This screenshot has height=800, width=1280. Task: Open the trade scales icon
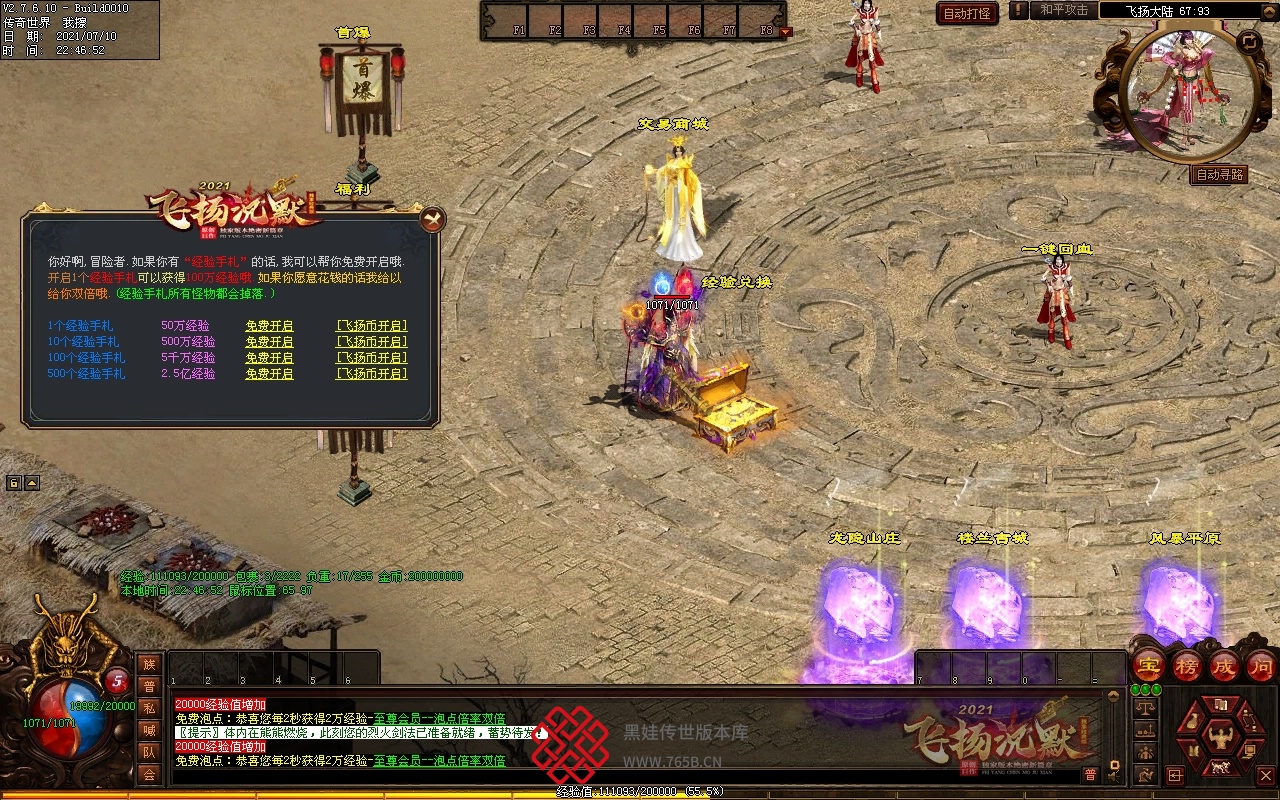point(1145,708)
